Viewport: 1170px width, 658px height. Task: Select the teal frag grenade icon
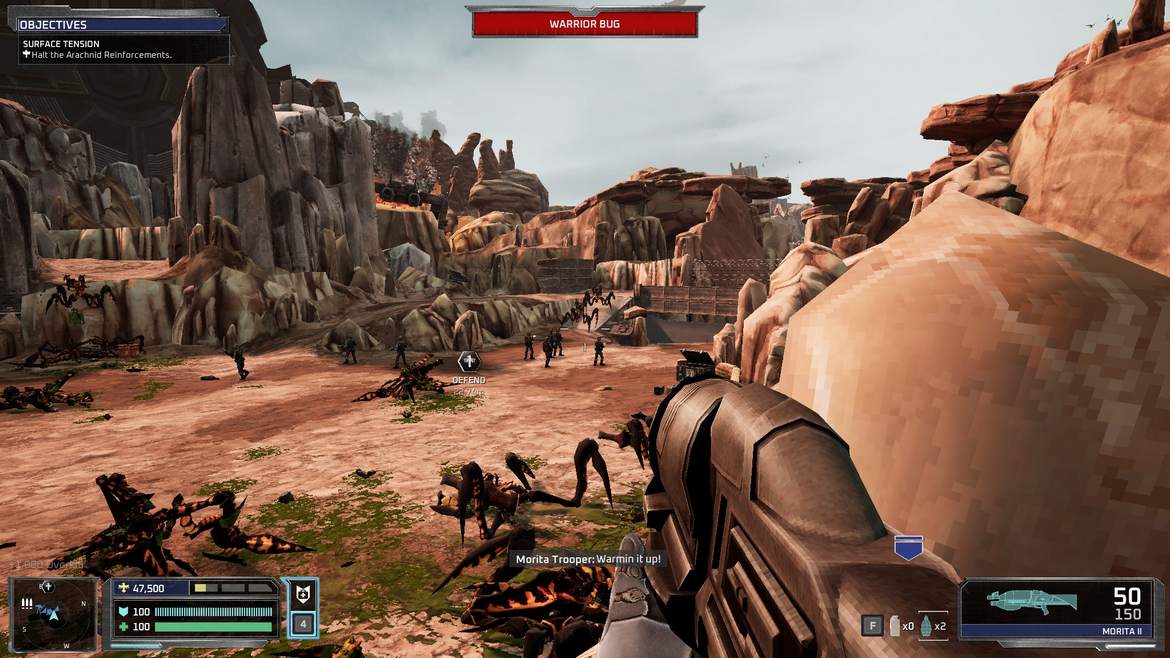[x=926, y=626]
